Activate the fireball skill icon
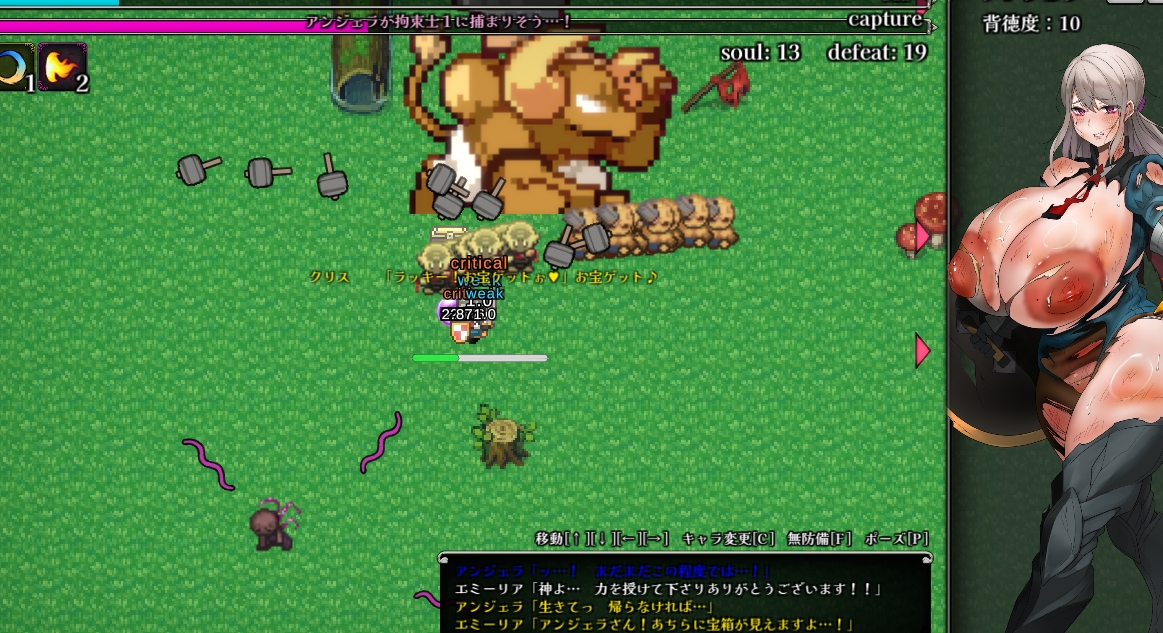The width and height of the screenshot is (1163, 633). [x=62, y=67]
